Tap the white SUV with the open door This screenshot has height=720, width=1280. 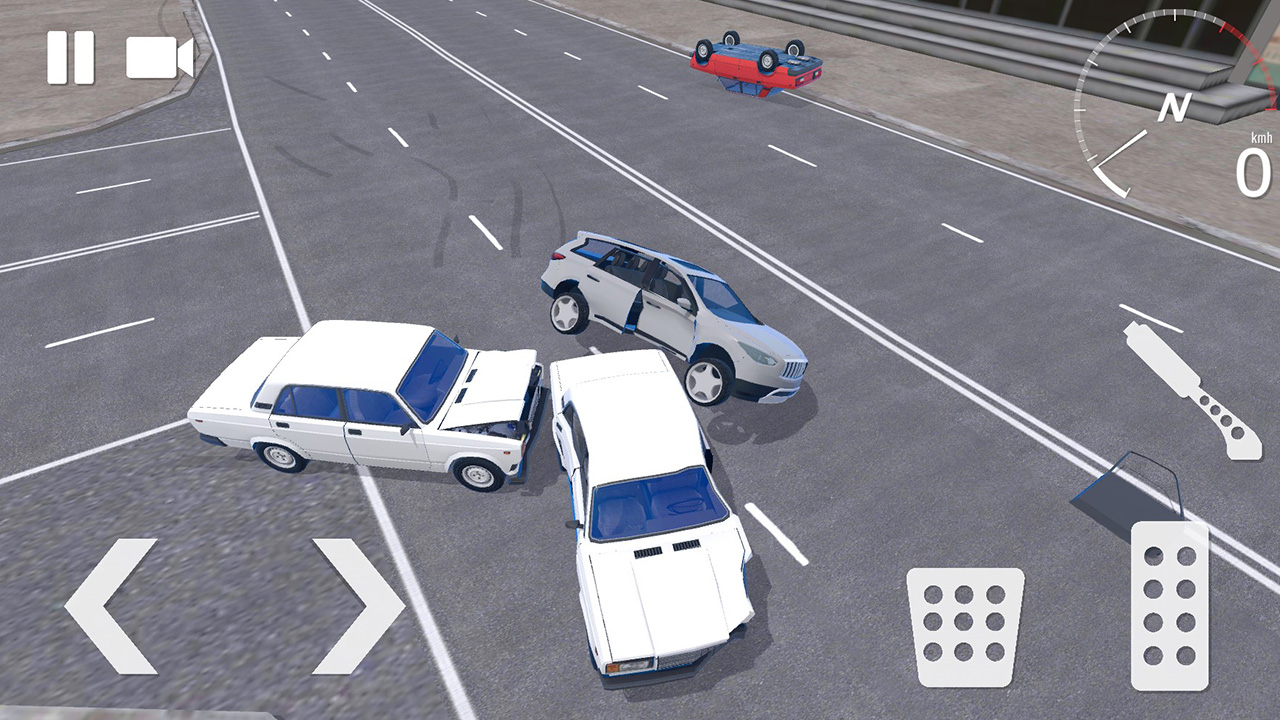click(680, 310)
